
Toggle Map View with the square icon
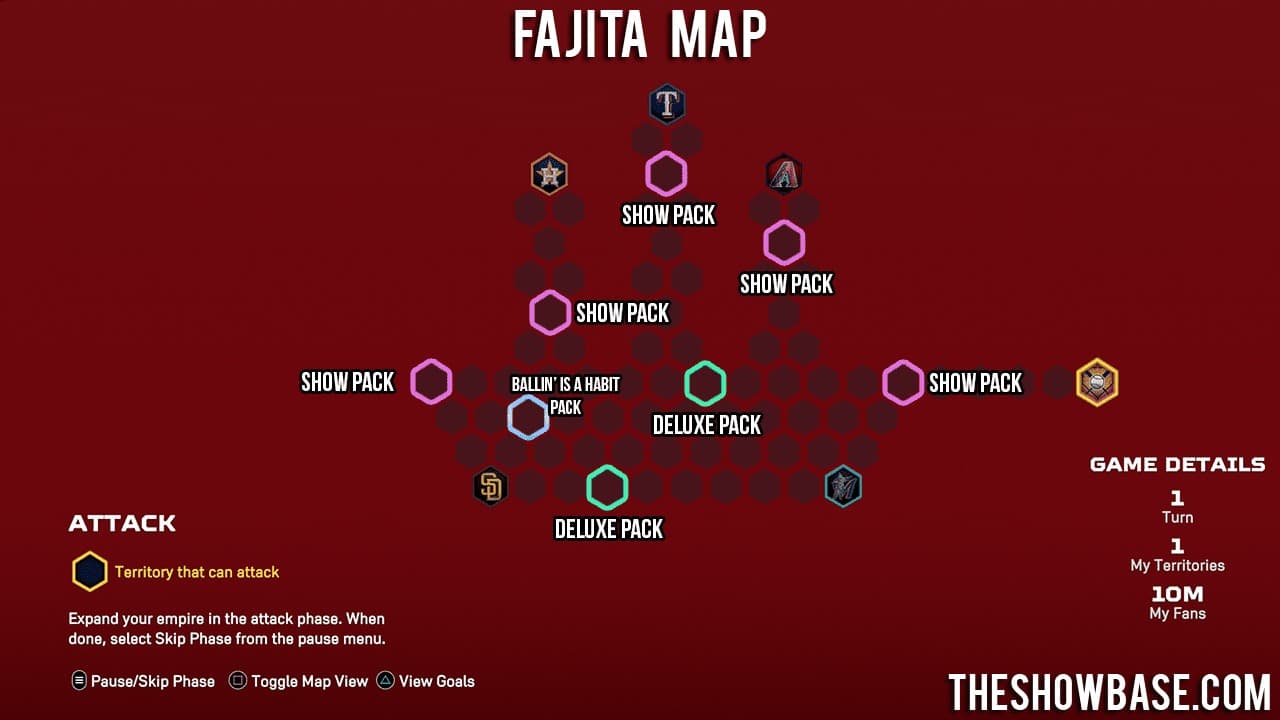click(x=237, y=681)
